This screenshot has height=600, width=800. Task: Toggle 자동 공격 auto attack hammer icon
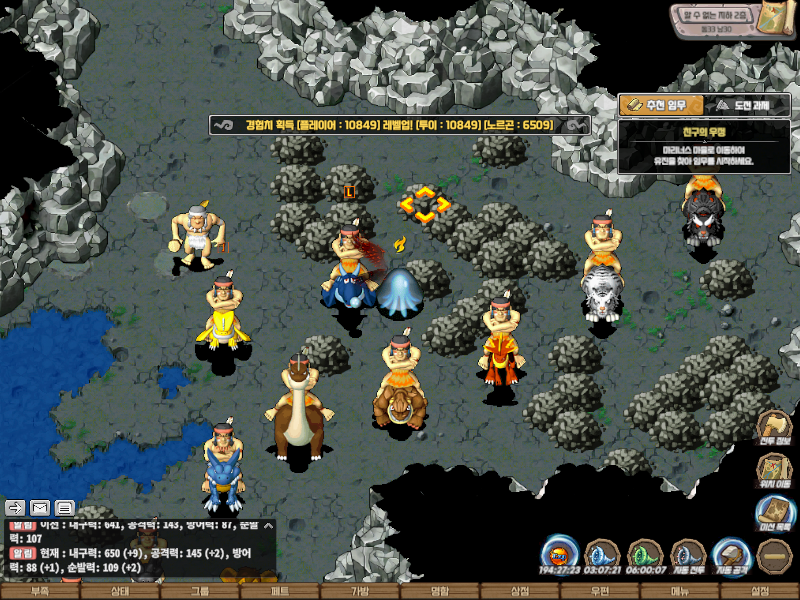coord(731,555)
